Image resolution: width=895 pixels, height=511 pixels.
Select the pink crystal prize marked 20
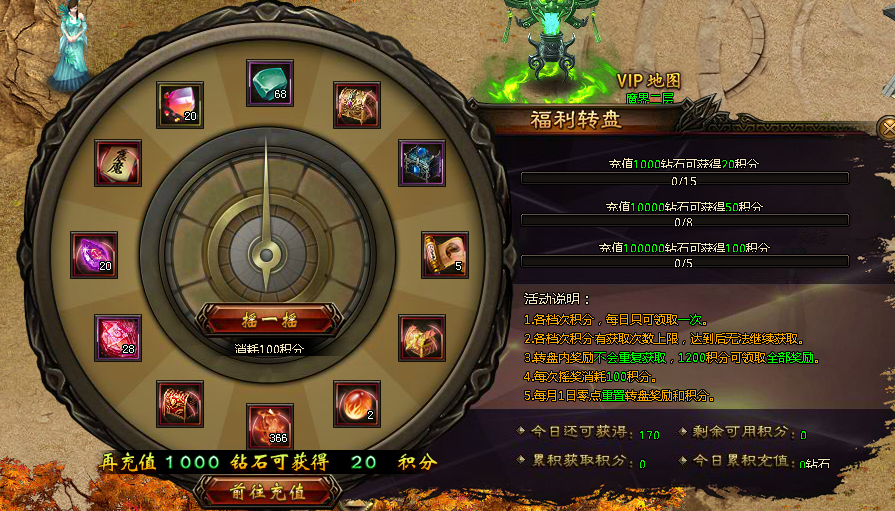(x=180, y=104)
